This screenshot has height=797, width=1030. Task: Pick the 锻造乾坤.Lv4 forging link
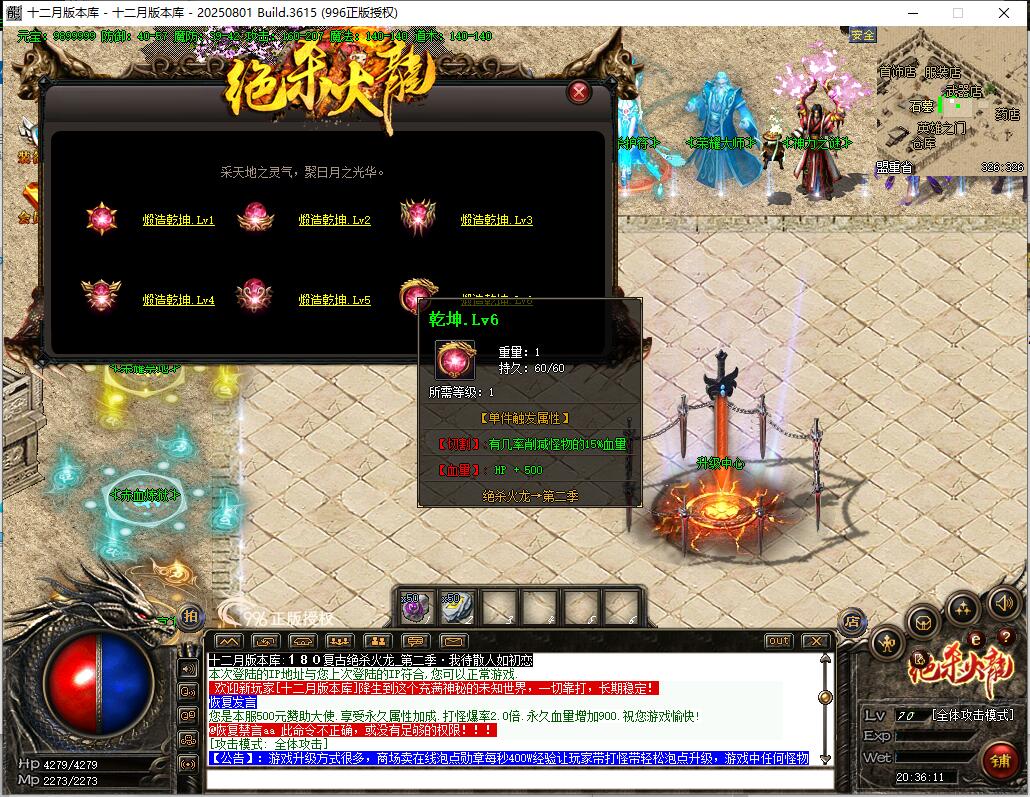(x=178, y=300)
